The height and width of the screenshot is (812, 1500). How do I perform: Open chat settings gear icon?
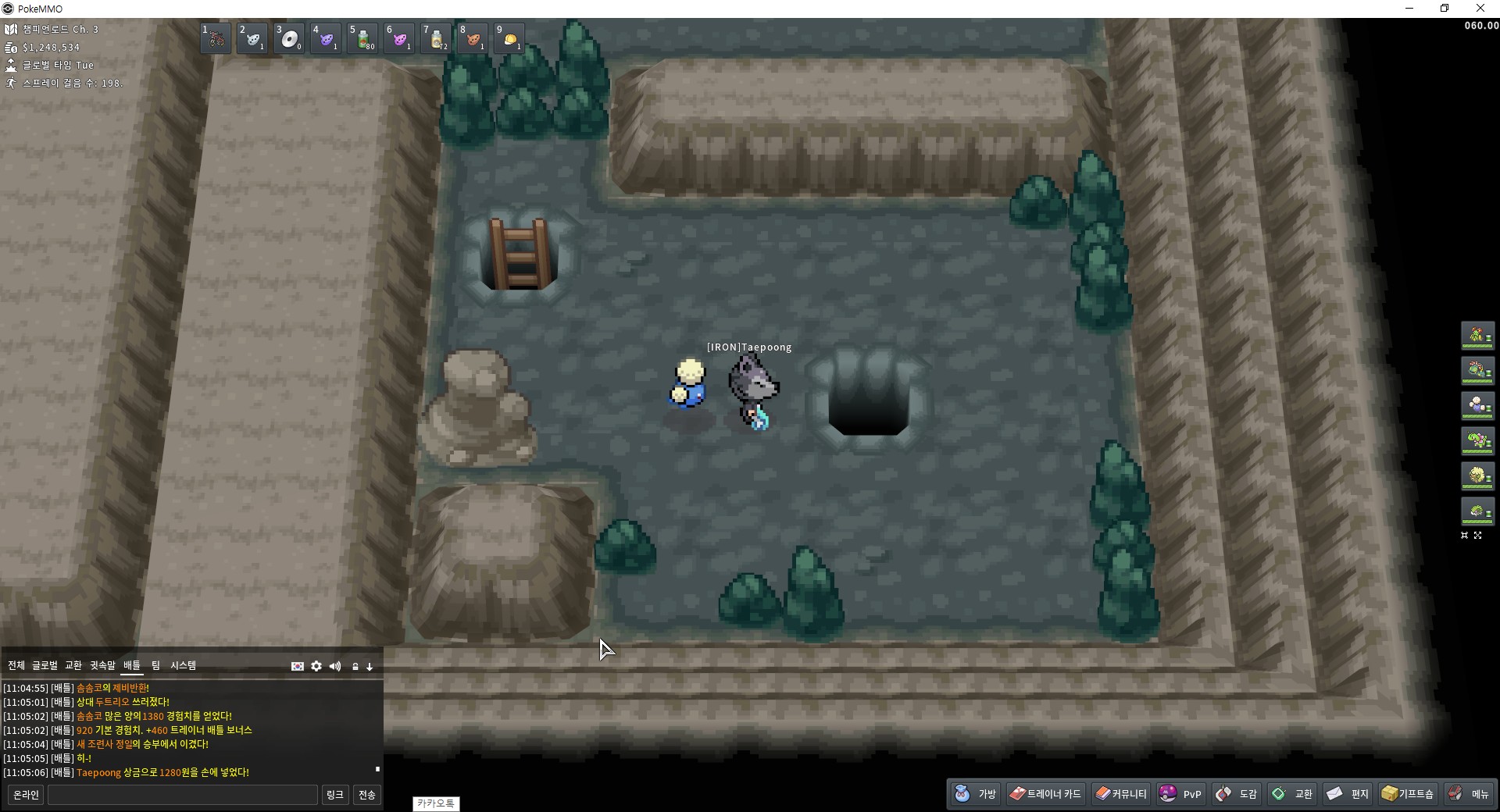tap(316, 666)
